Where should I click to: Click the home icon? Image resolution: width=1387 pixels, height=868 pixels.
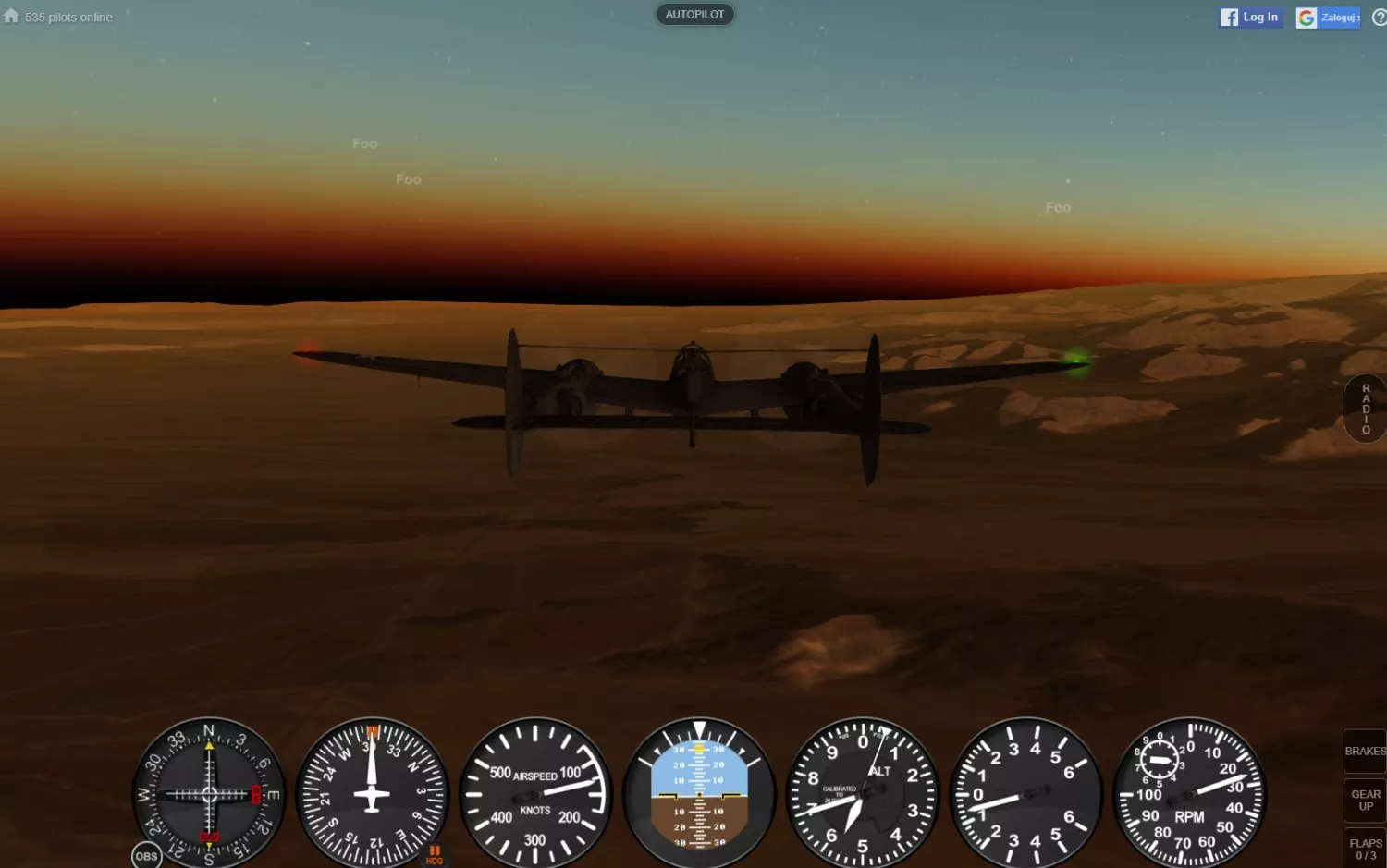(11, 16)
